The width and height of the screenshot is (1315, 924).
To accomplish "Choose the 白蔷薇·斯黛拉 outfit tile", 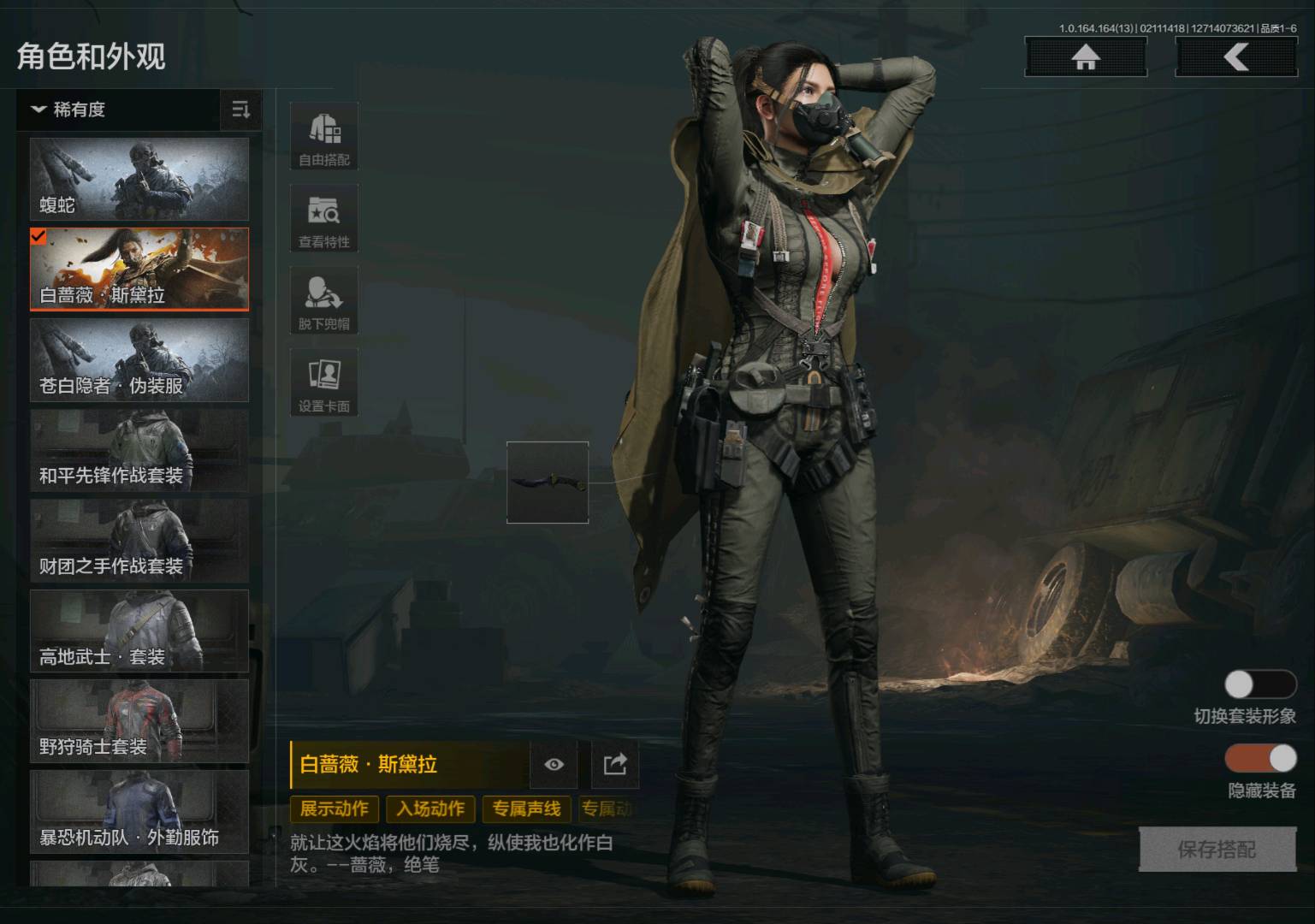I will (139, 269).
